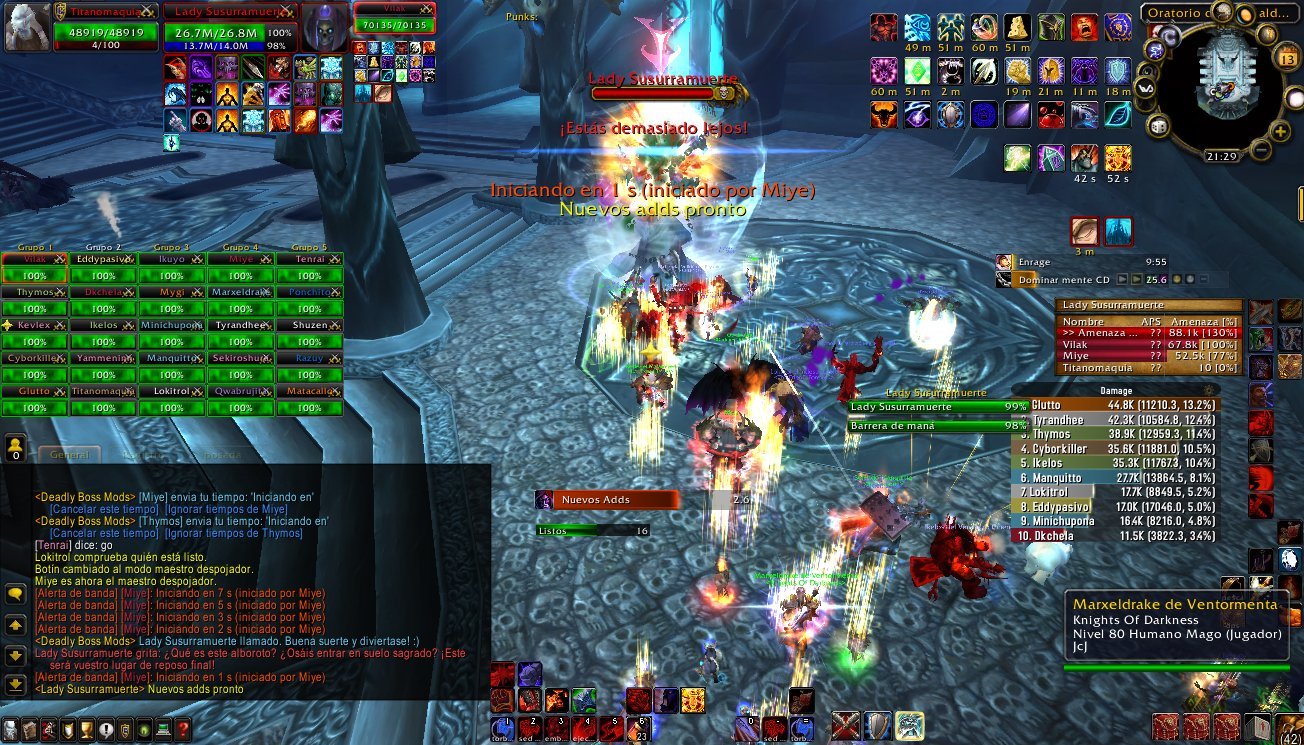This screenshot has height=745, width=1304.
Task: Zoom out the minimap with minus button
Action: [x=1259, y=151]
